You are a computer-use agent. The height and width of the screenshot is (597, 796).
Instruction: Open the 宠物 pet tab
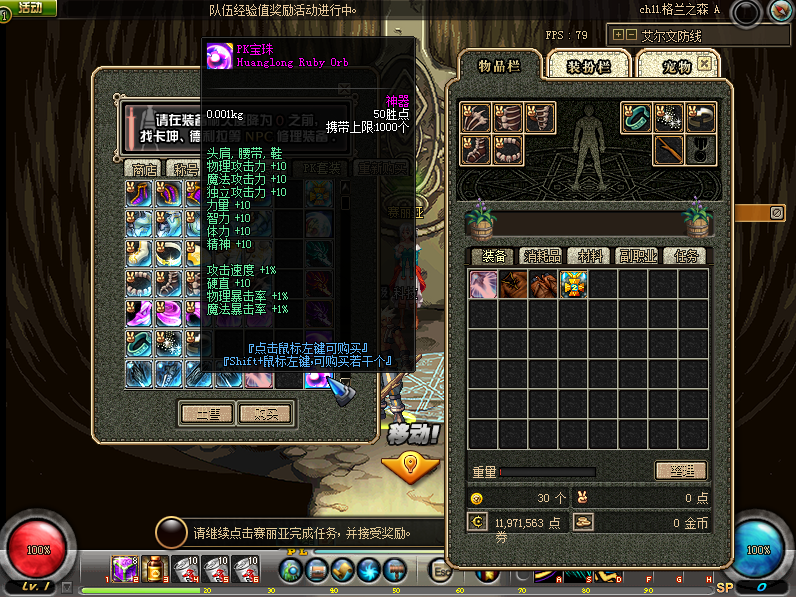point(677,66)
